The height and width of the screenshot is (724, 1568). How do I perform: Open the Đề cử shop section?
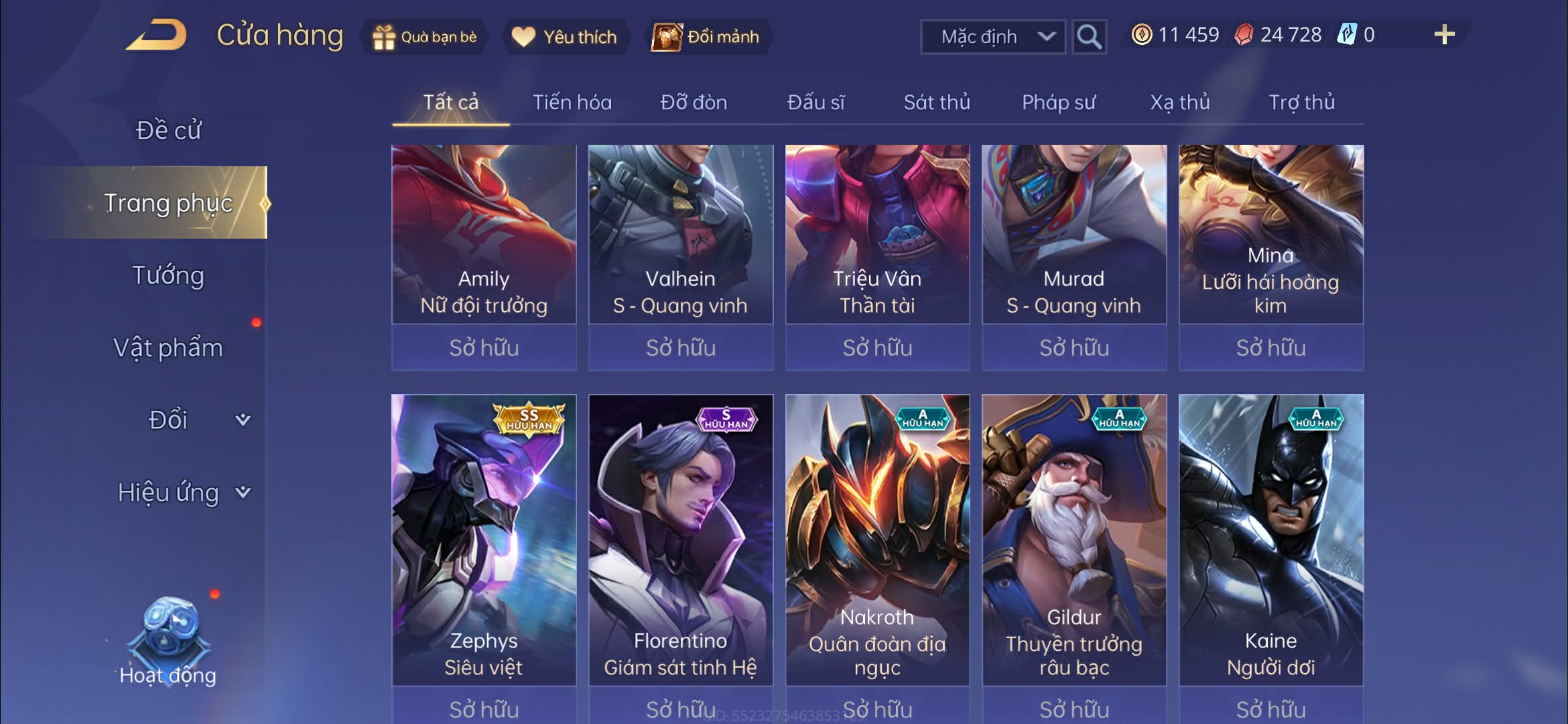click(168, 130)
